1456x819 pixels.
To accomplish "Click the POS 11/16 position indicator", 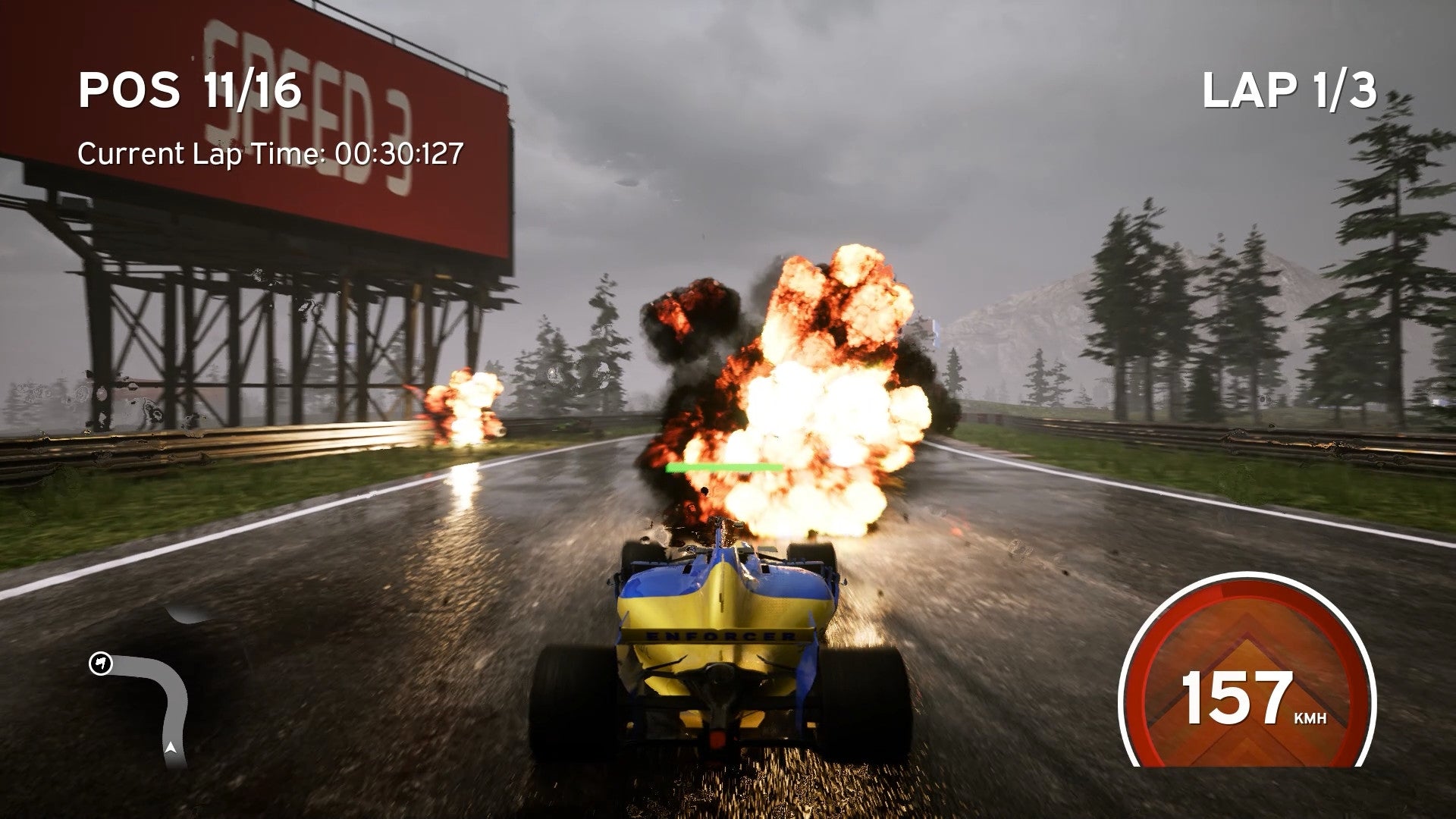I will click(x=190, y=87).
